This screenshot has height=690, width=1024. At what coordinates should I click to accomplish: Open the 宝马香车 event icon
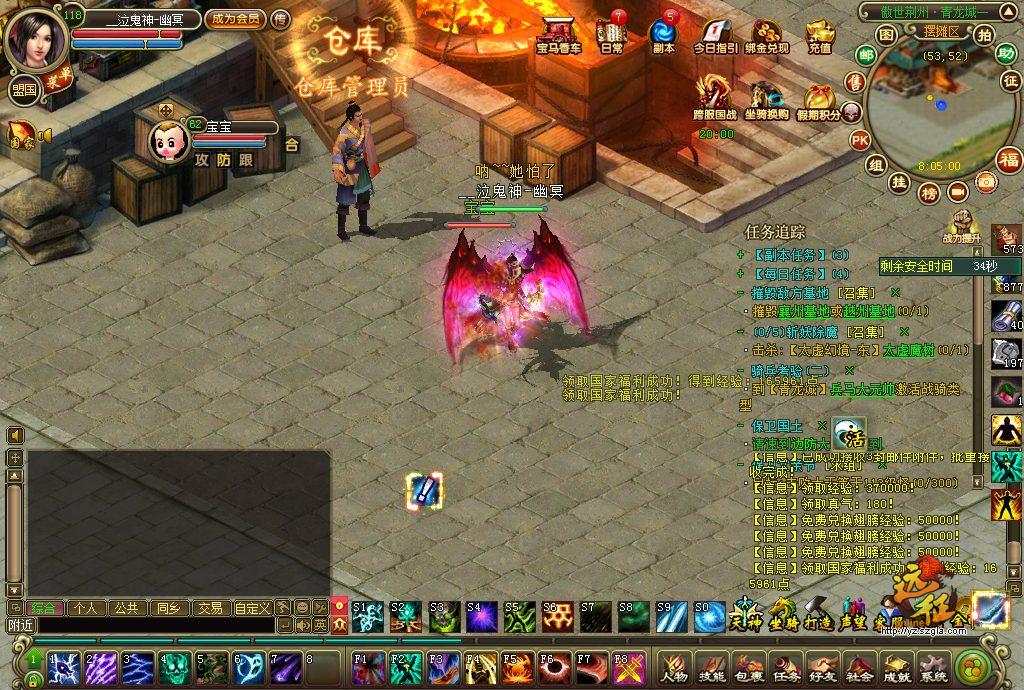click(x=558, y=35)
